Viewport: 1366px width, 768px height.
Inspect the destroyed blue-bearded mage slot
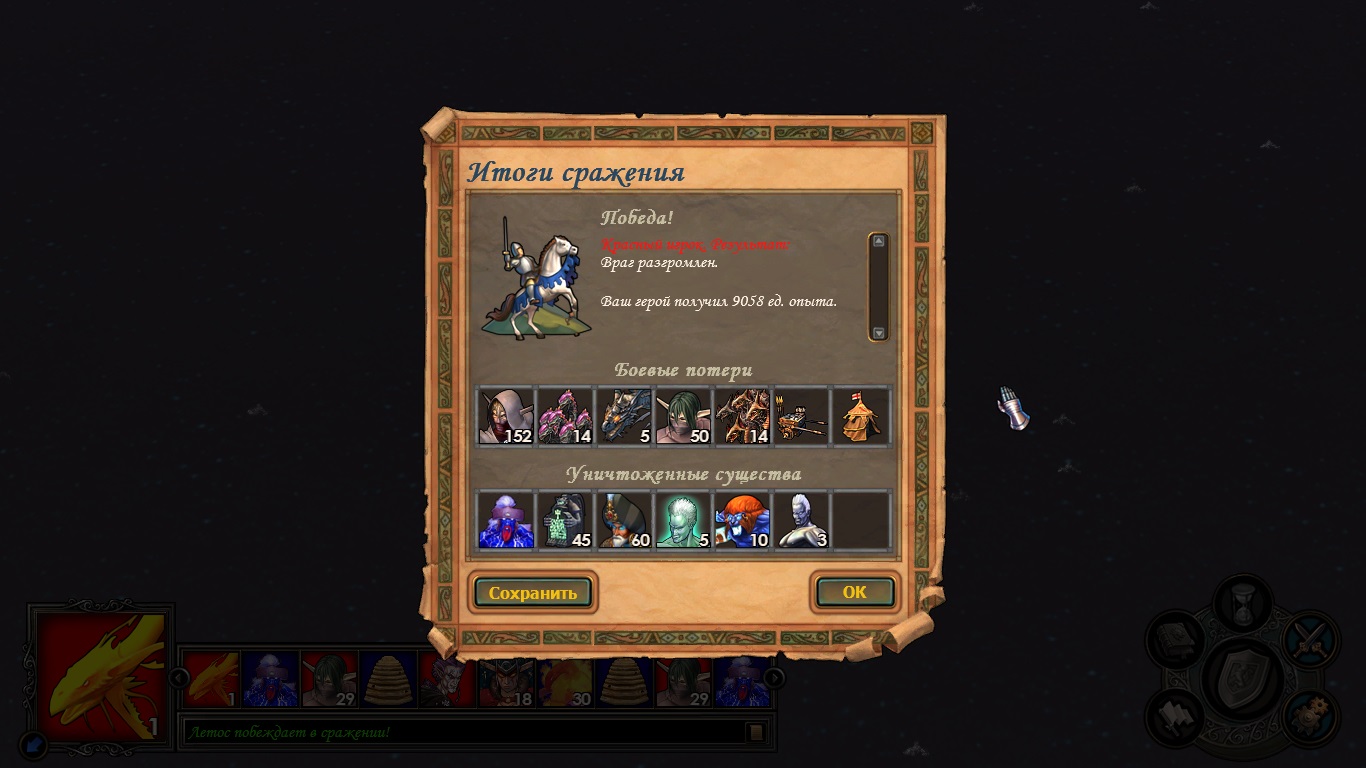pyautogui.click(x=506, y=521)
